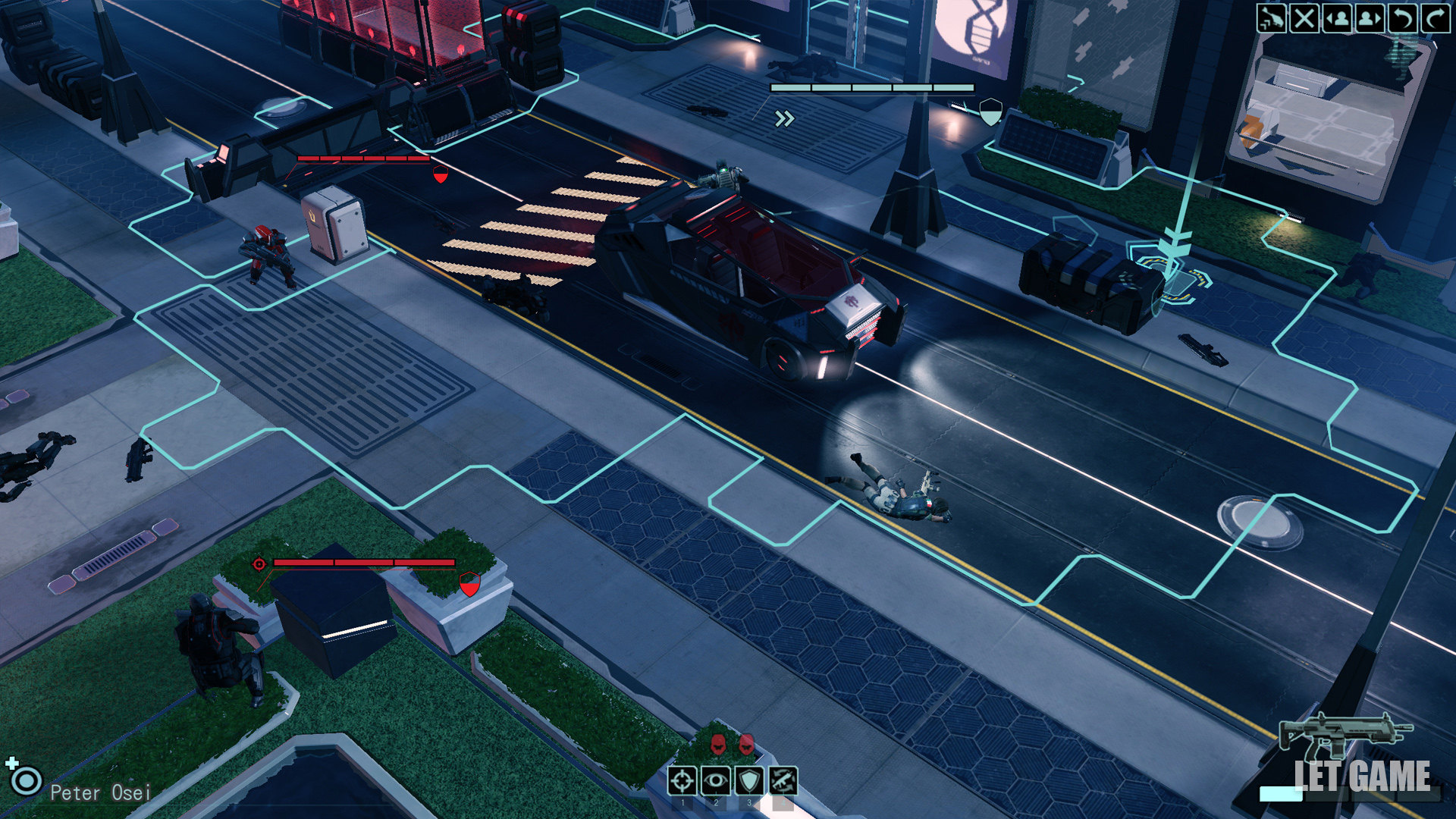Call the Skyranger evac button
The height and width of the screenshot is (819, 1456).
tap(1271, 18)
